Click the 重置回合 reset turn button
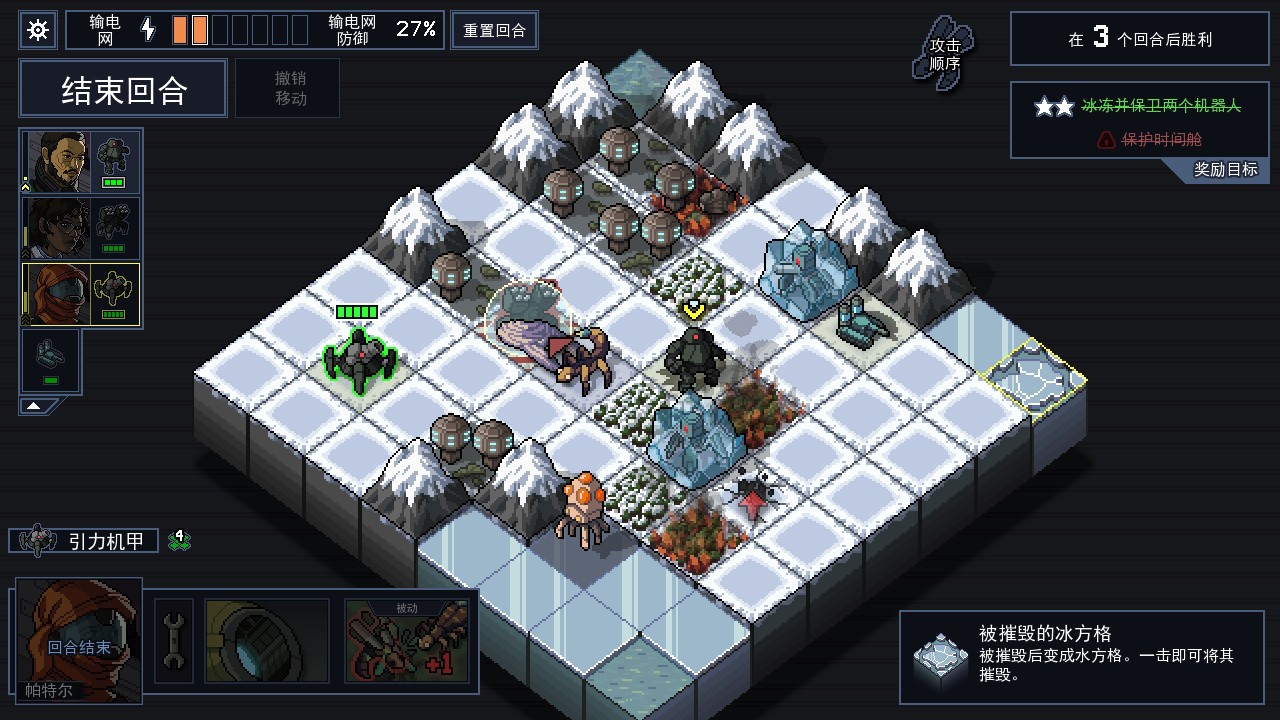Viewport: 1280px width, 720px height. point(494,29)
